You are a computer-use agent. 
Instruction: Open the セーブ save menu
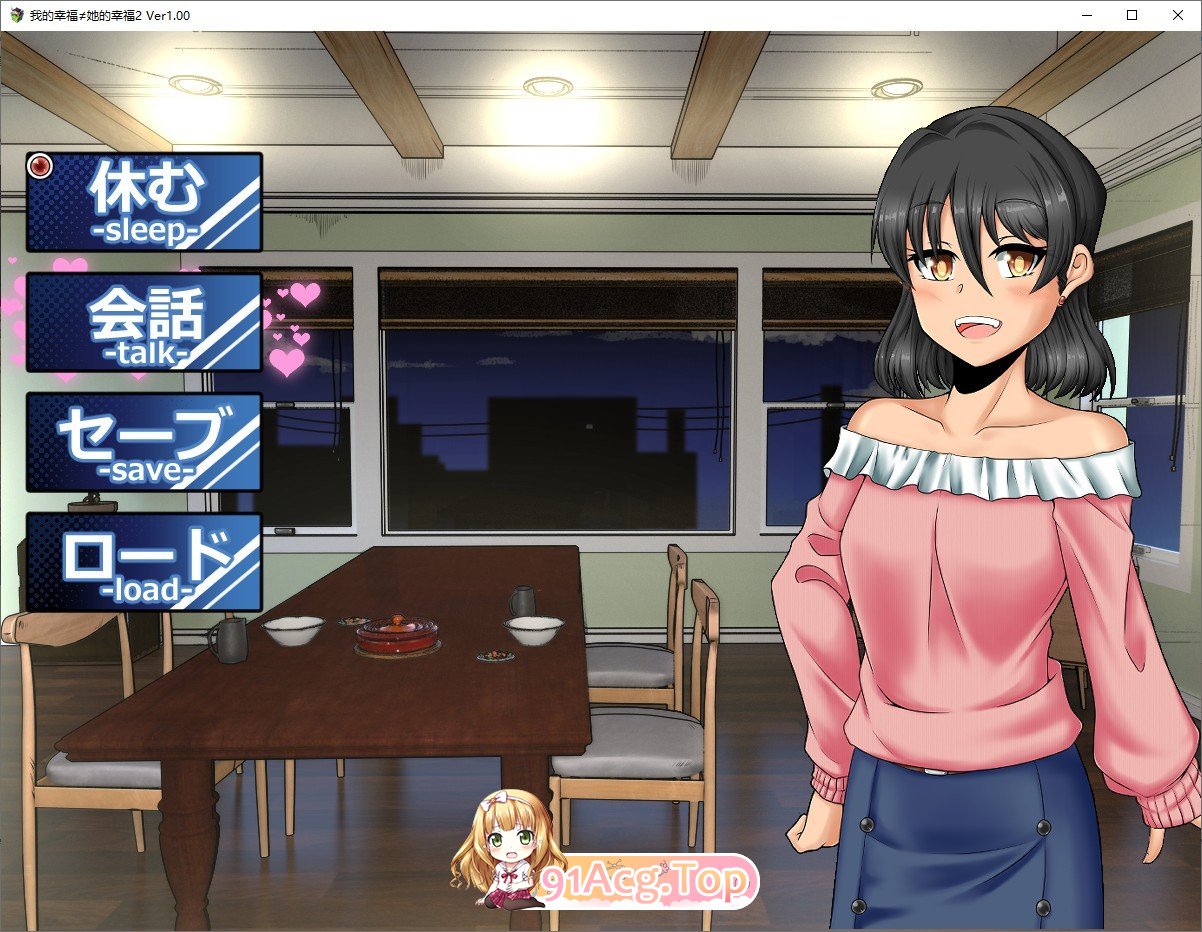[x=144, y=442]
